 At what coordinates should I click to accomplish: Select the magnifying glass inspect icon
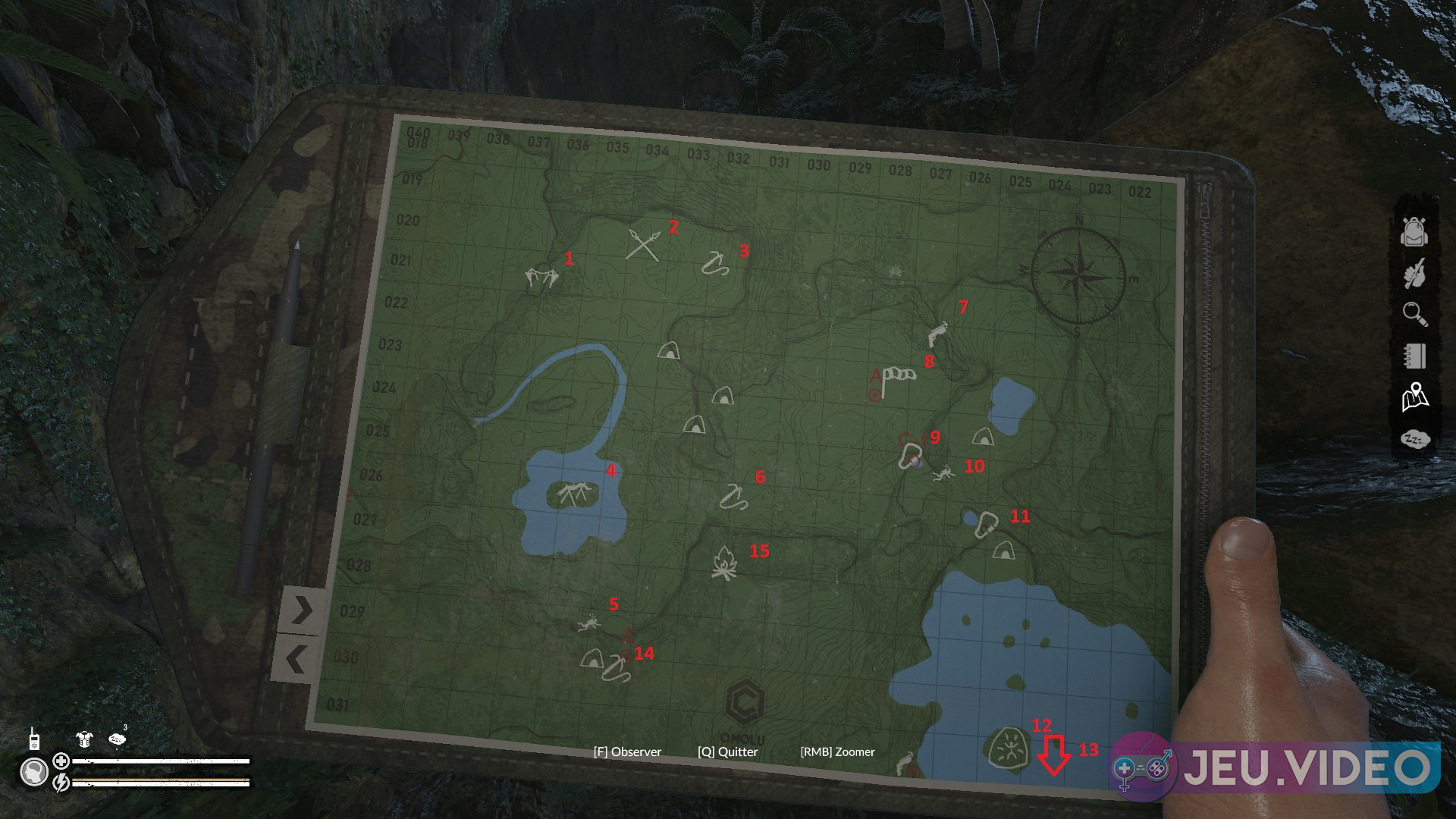[1415, 314]
